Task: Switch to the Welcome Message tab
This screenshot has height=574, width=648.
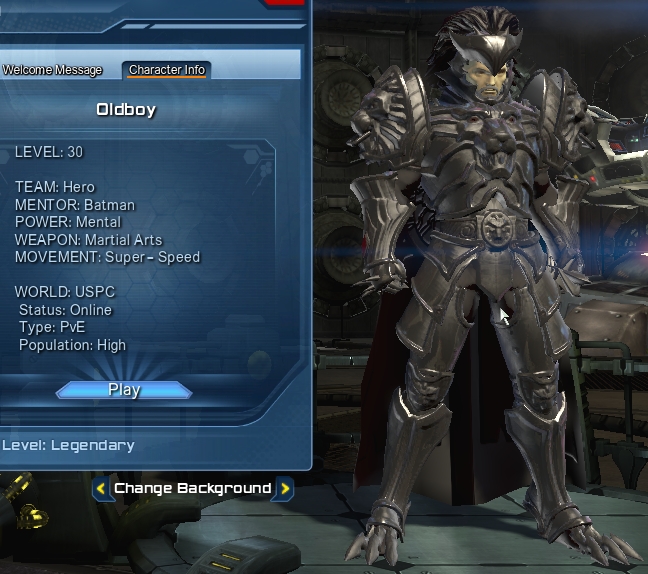Action: (x=52, y=70)
